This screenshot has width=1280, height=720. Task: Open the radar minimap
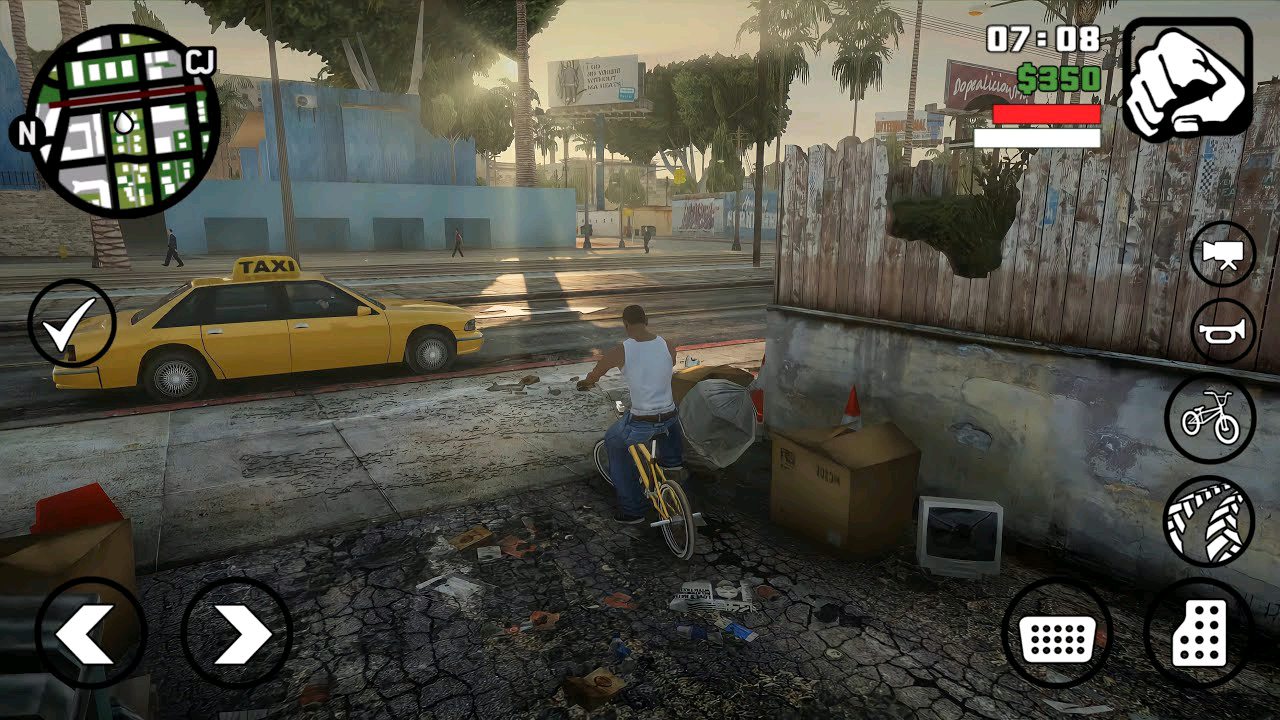click(x=122, y=122)
